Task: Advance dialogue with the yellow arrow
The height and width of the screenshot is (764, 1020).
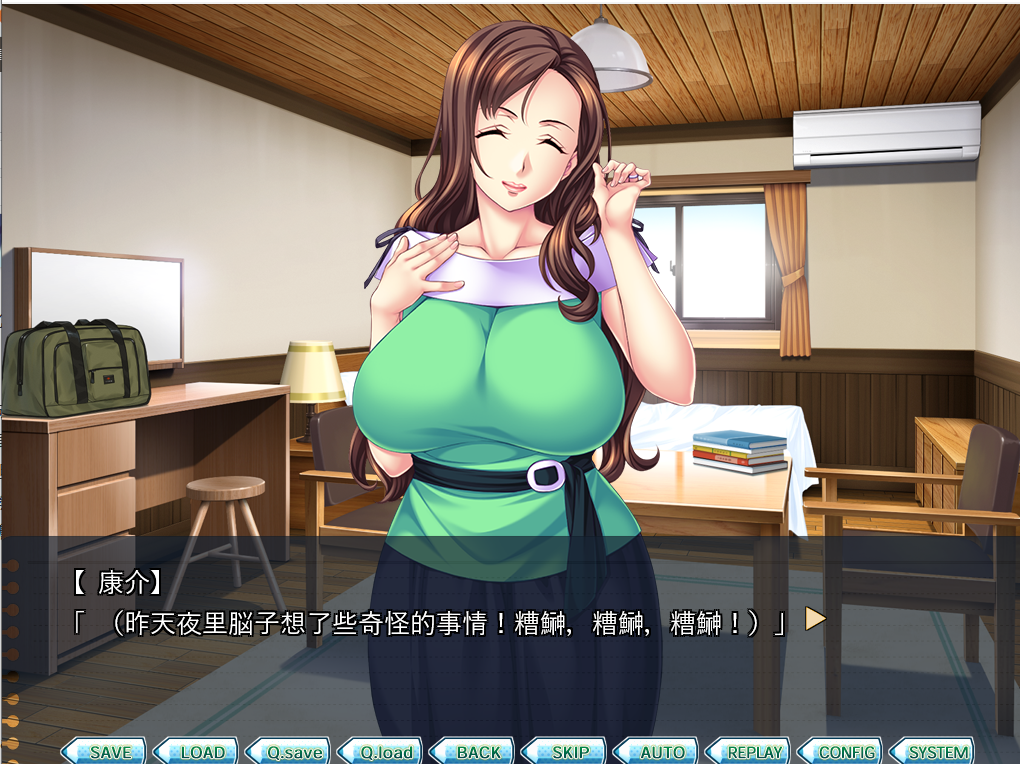Action: point(815,620)
